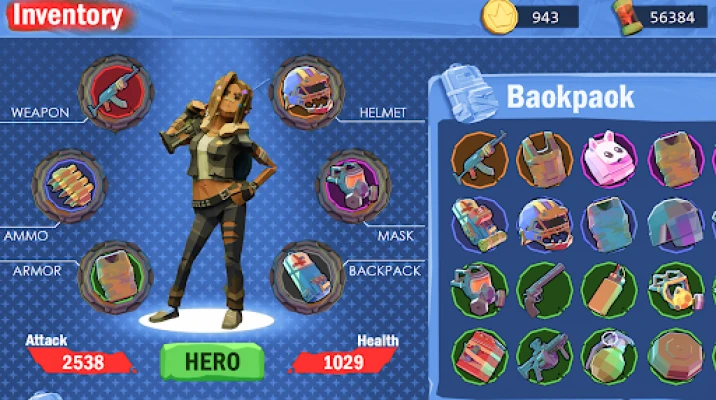Select the orange lighter item

[611, 290]
